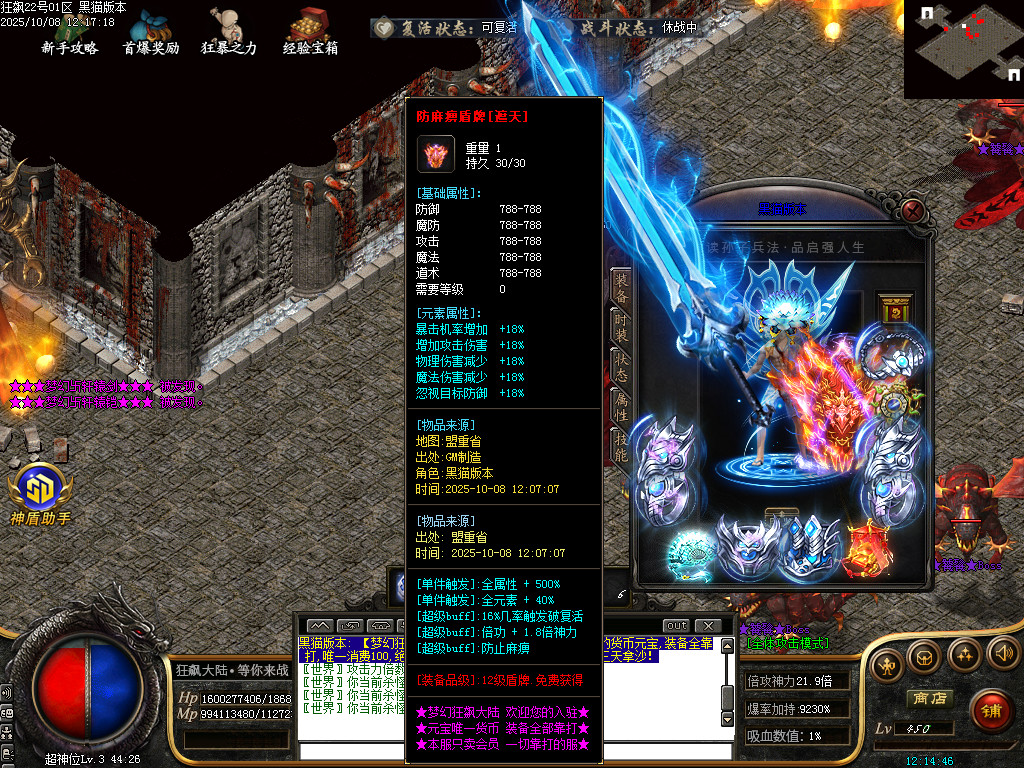Open the bag inventory round button

pos(924,656)
